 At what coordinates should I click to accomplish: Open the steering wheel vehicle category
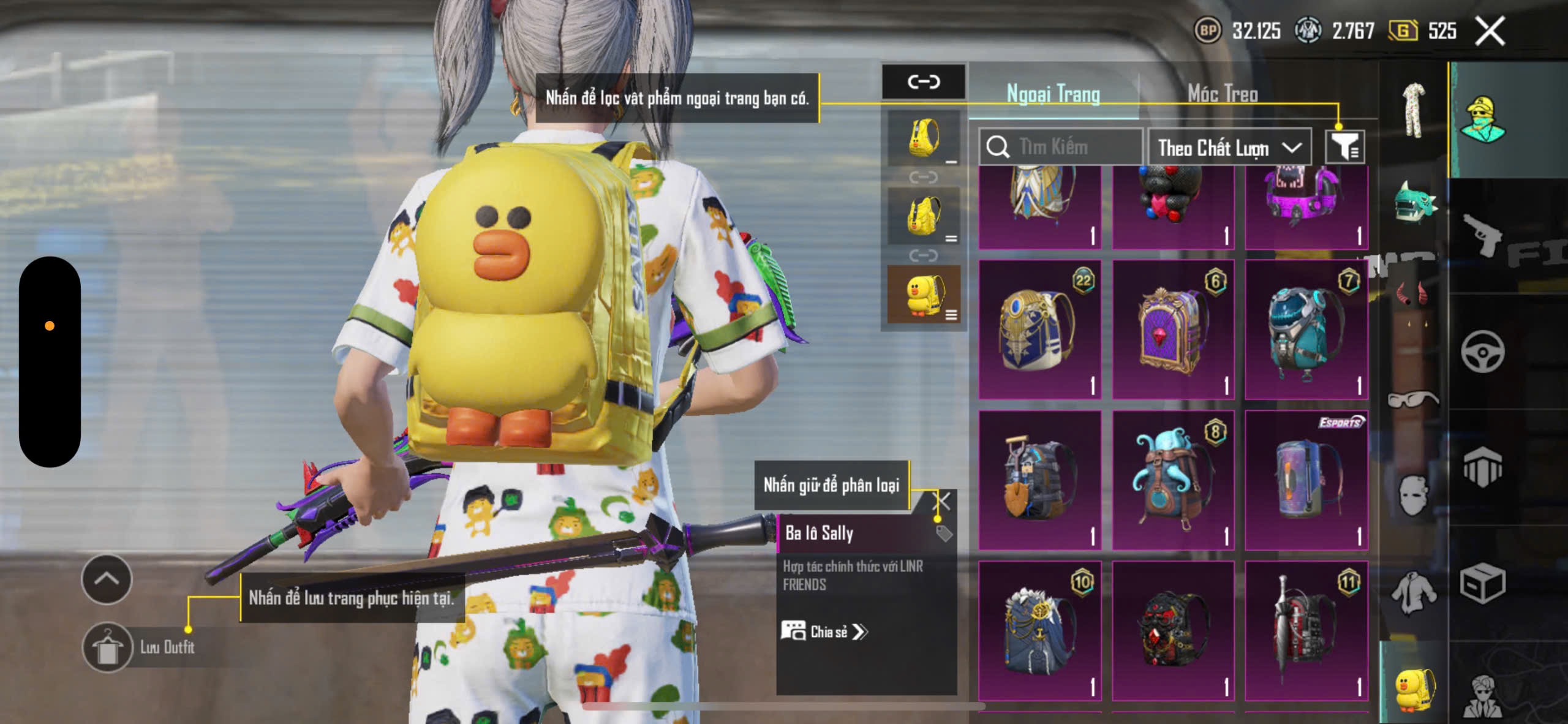1482,352
